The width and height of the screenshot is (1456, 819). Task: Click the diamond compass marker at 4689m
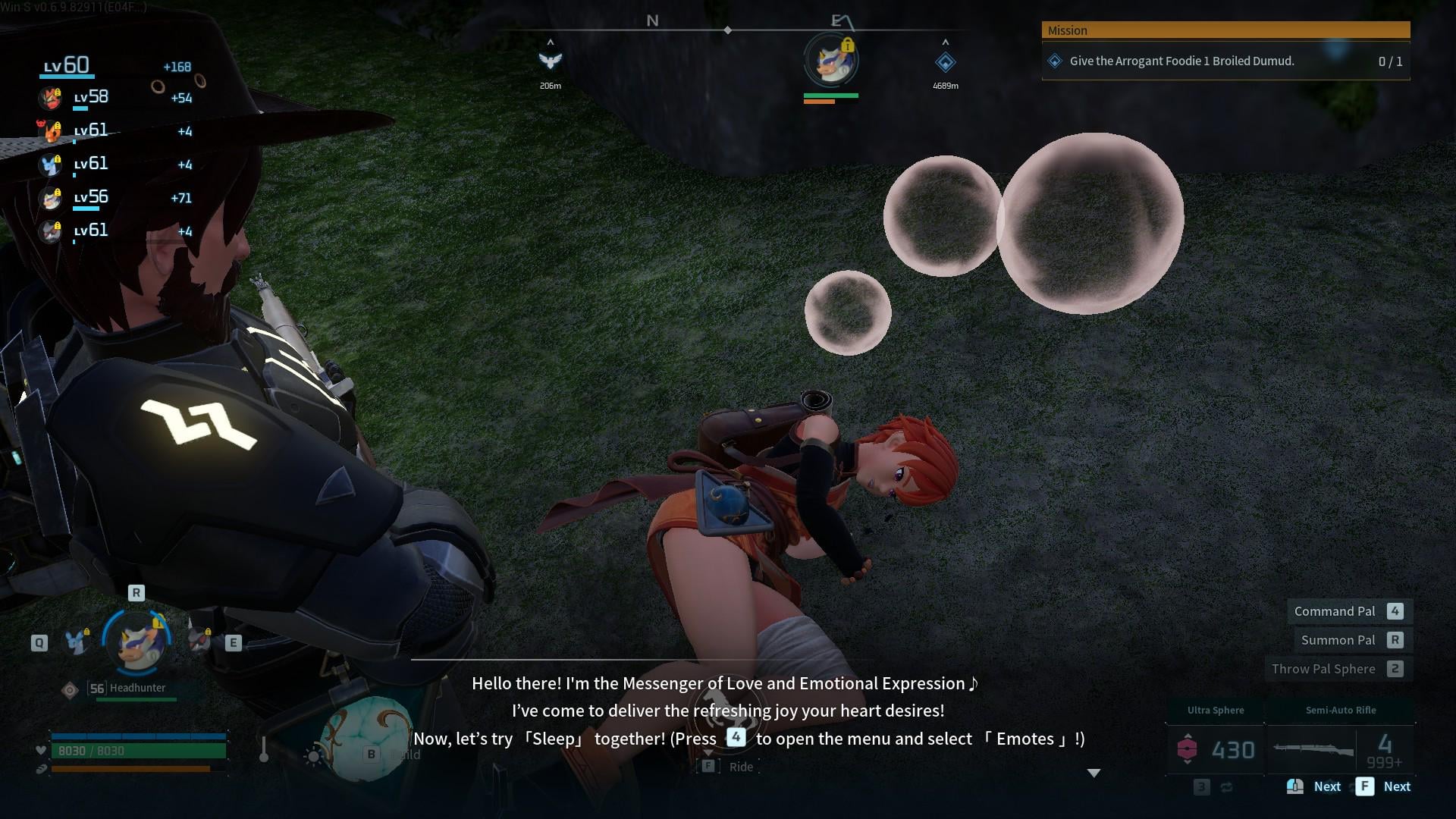[x=945, y=62]
